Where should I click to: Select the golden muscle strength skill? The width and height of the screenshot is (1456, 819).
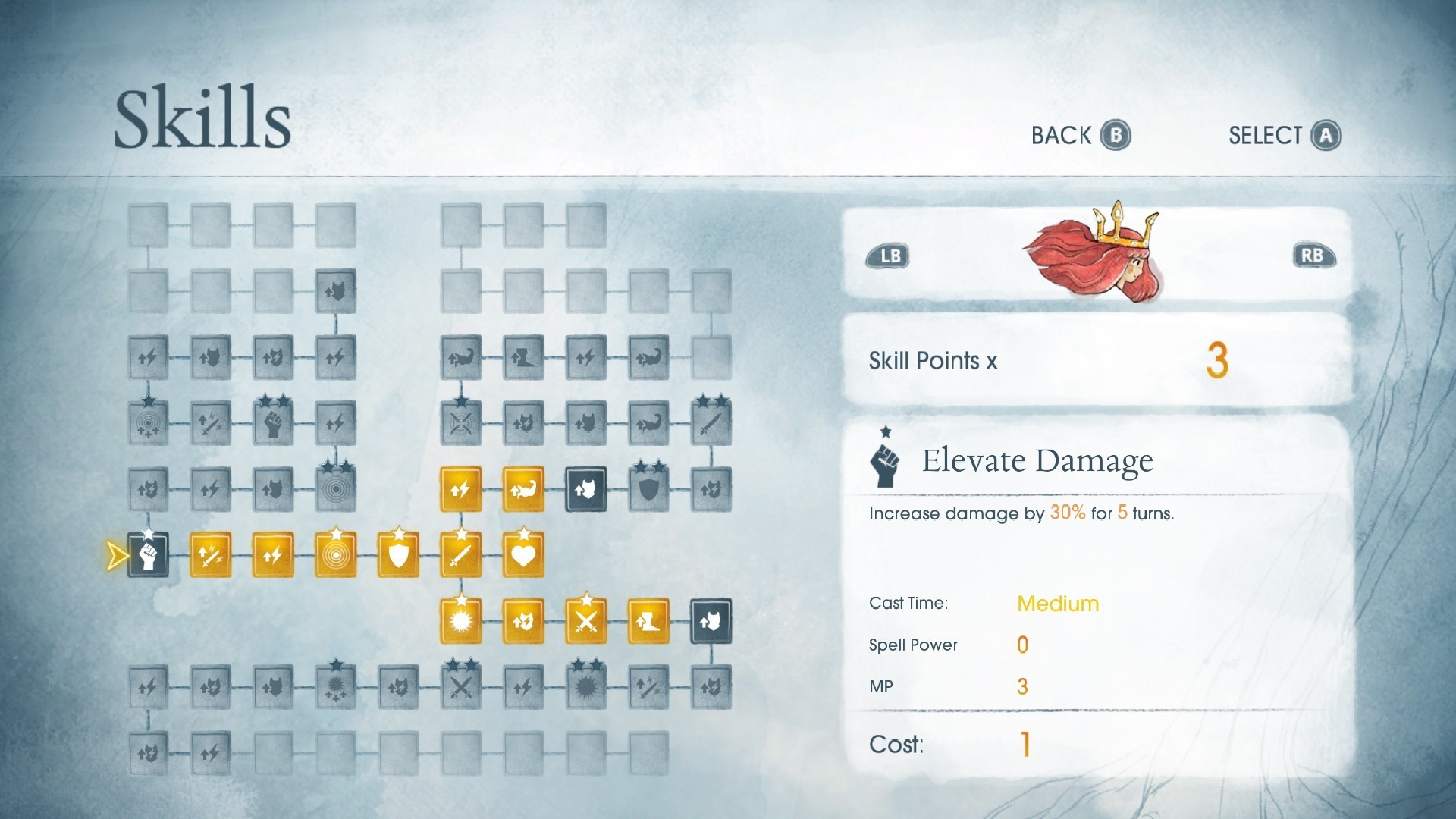coord(523,489)
